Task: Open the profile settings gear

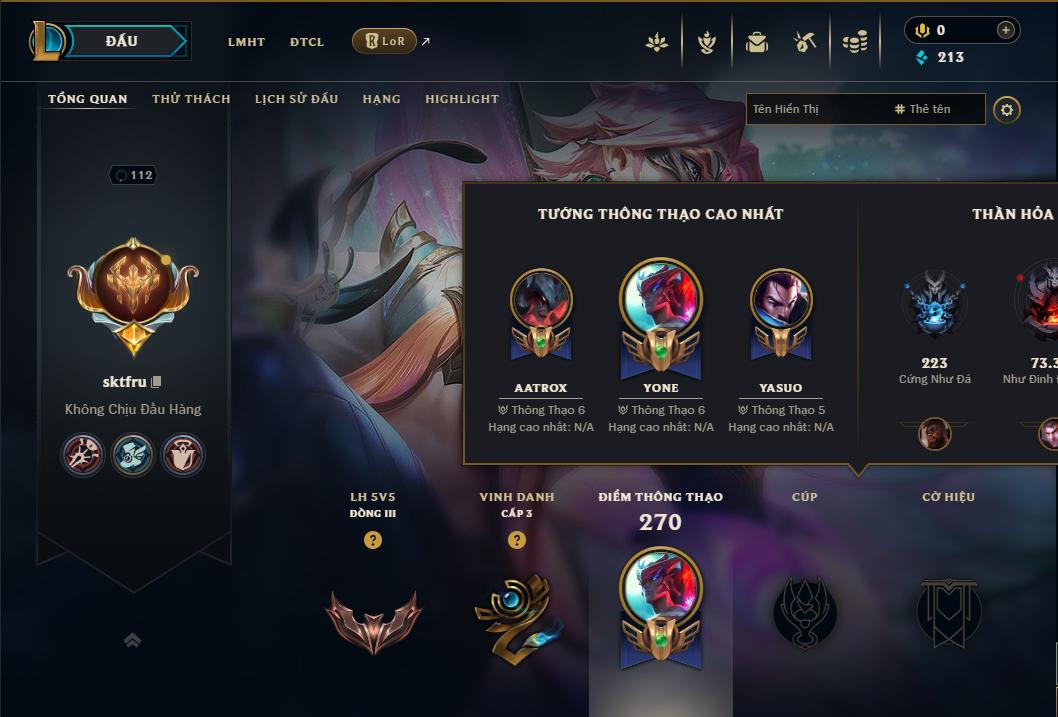Action: 1007,109
